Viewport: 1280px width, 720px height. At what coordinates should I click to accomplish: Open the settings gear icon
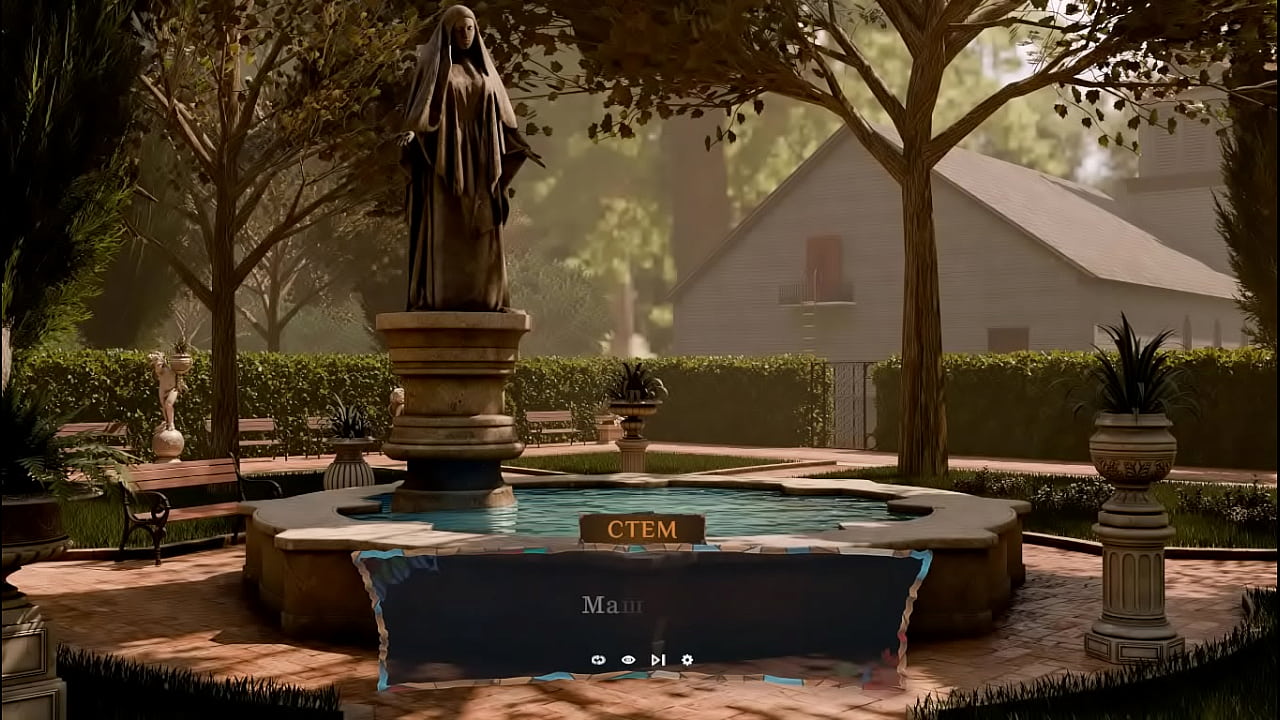coord(687,660)
